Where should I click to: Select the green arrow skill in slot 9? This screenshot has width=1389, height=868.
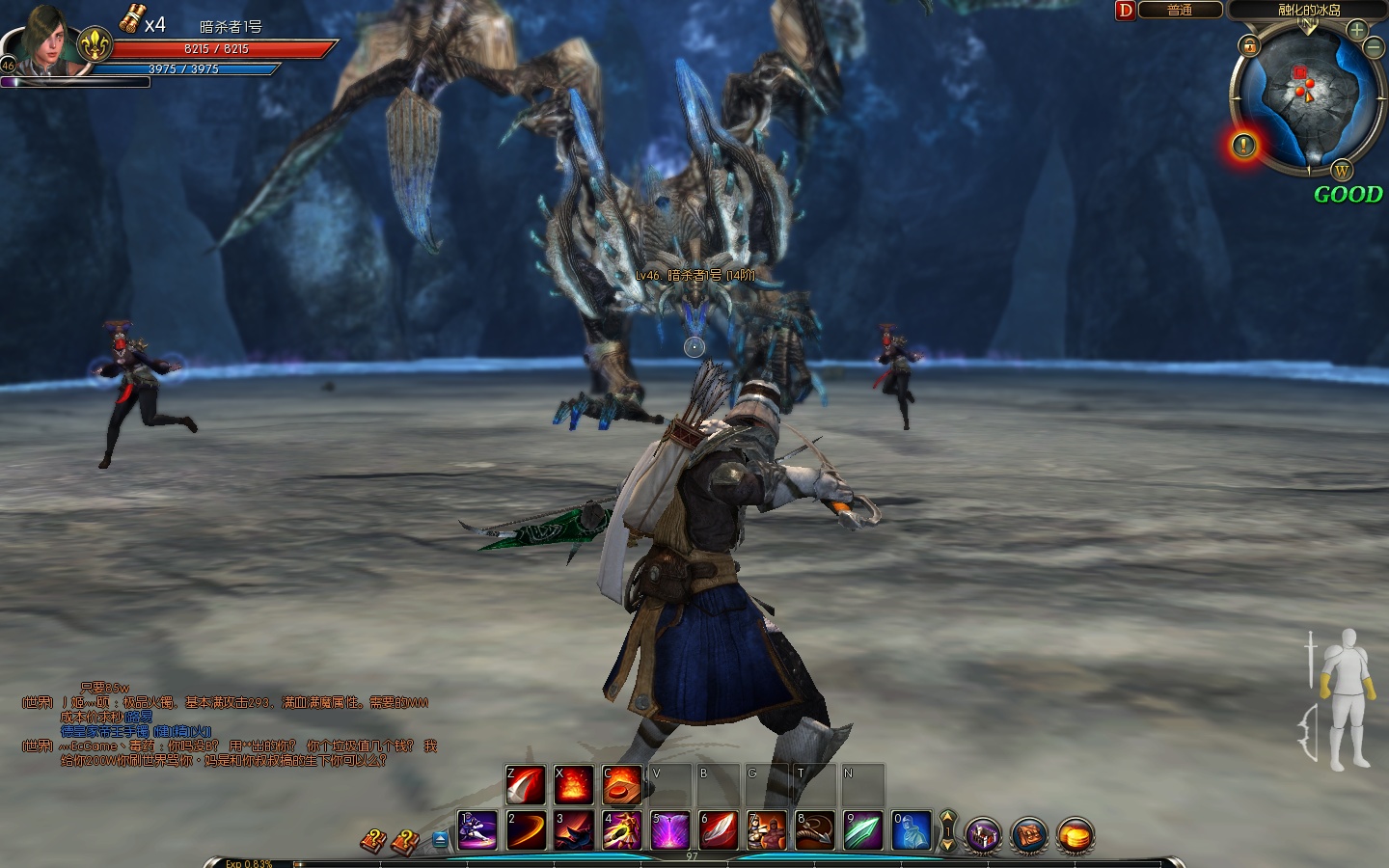(x=862, y=830)
